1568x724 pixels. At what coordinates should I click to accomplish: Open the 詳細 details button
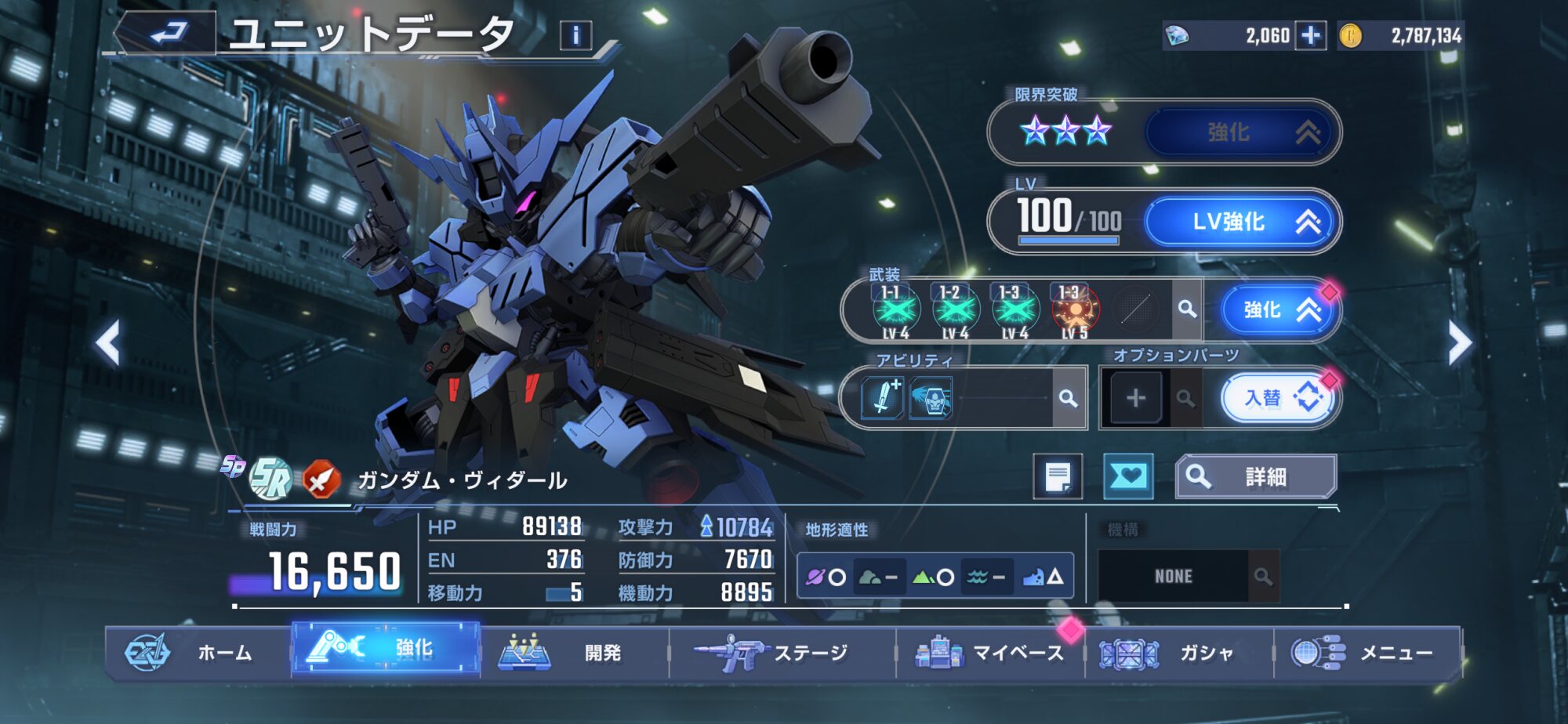tap(1256, 476)
